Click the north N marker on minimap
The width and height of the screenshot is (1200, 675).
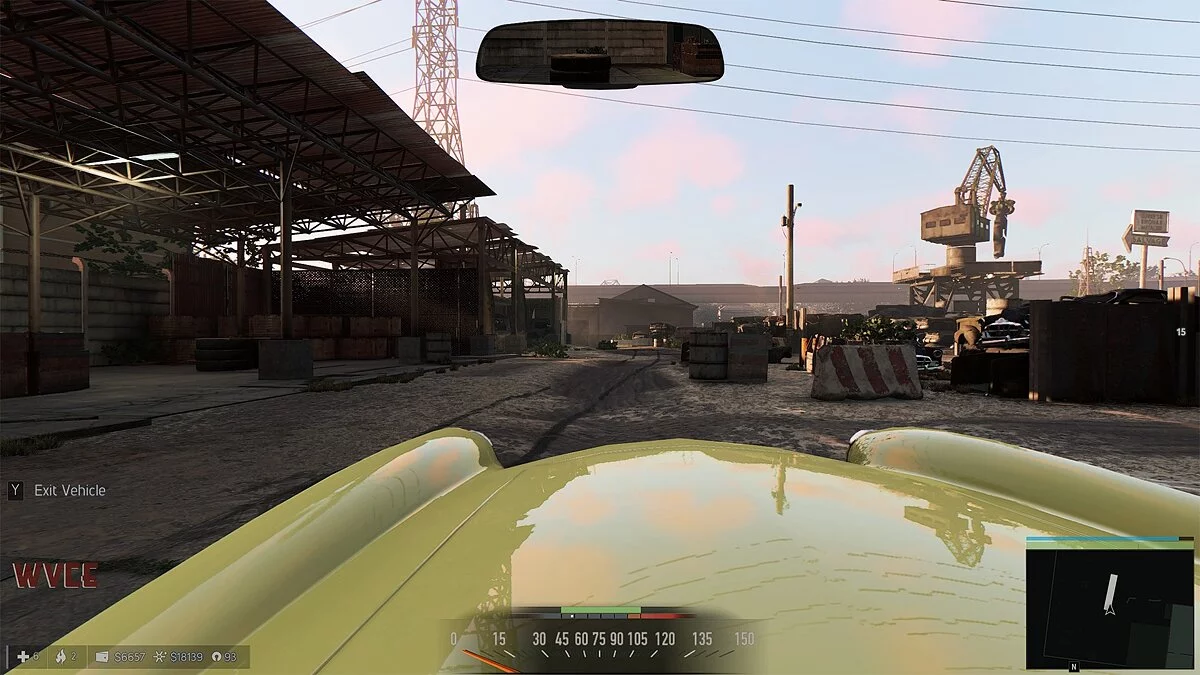(x=1074, y=666)
